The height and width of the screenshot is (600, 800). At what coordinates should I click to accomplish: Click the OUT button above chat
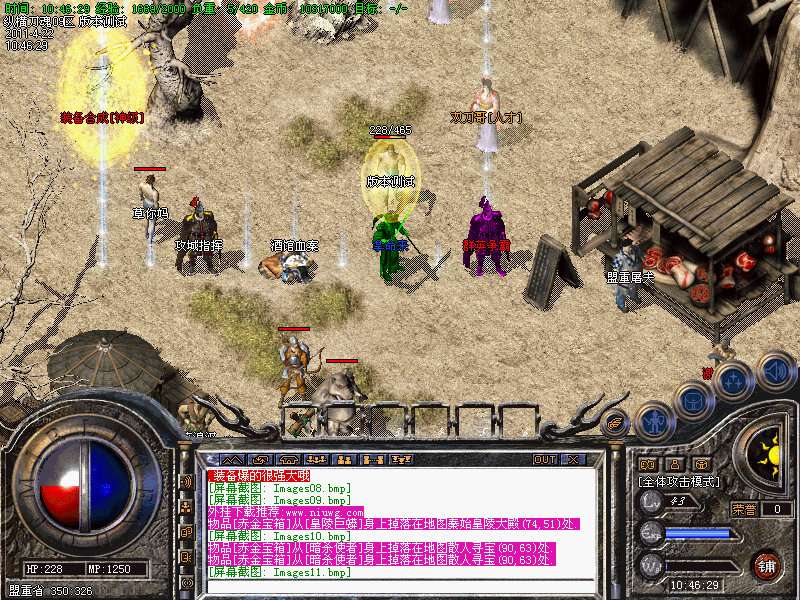tap(545, 460)
